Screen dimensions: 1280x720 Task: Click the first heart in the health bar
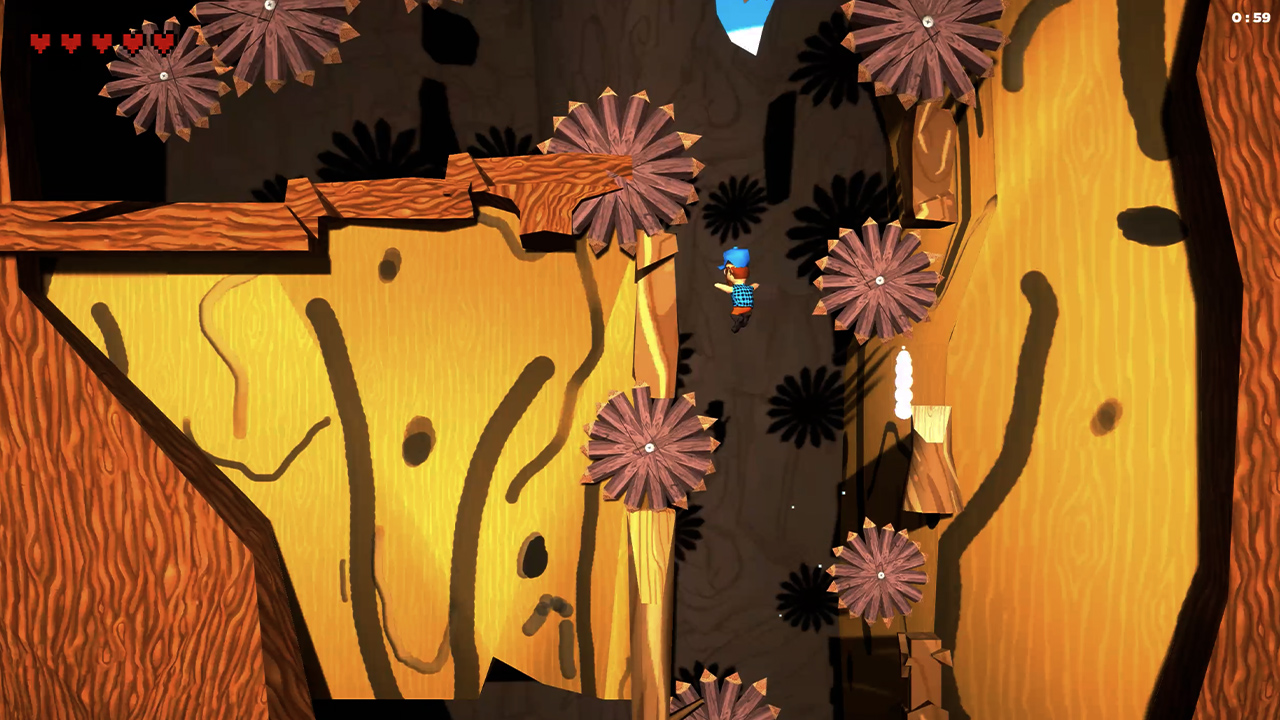coord(41,43)
